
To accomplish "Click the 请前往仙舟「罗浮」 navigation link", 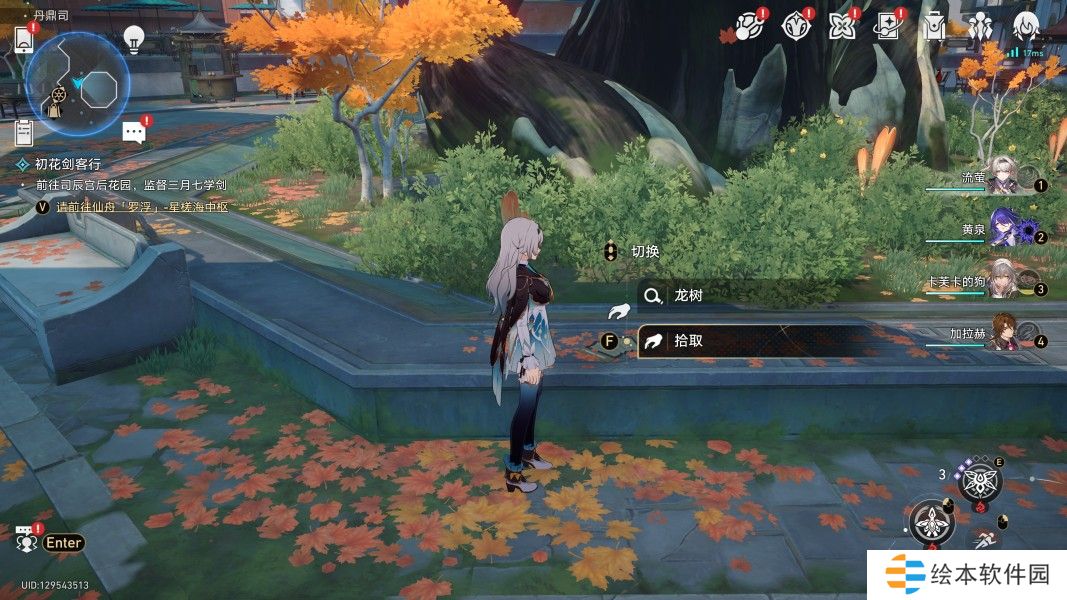I will (x=142, y=207).
